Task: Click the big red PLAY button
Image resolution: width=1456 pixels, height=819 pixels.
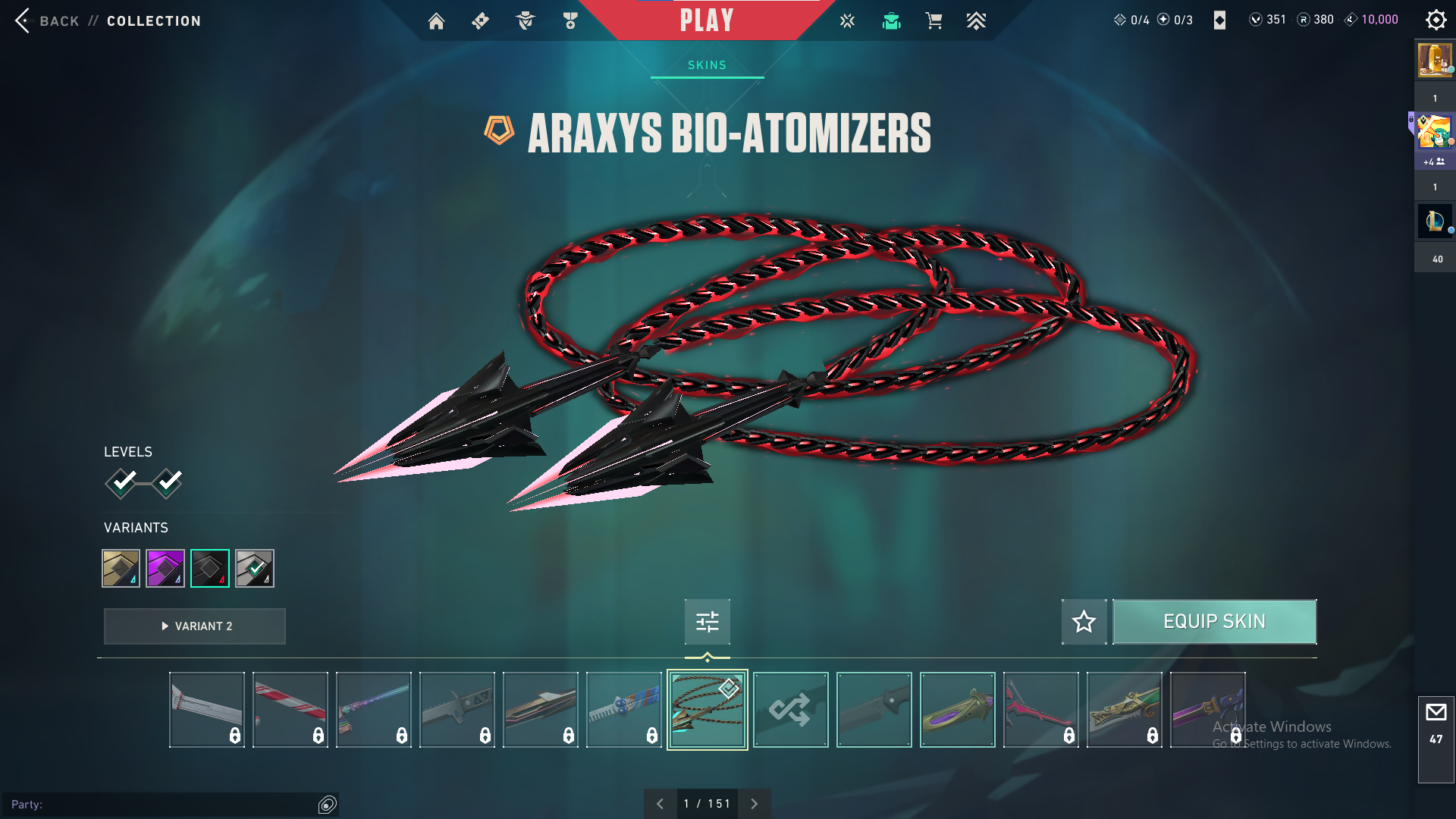Action: tap(706, 20)
